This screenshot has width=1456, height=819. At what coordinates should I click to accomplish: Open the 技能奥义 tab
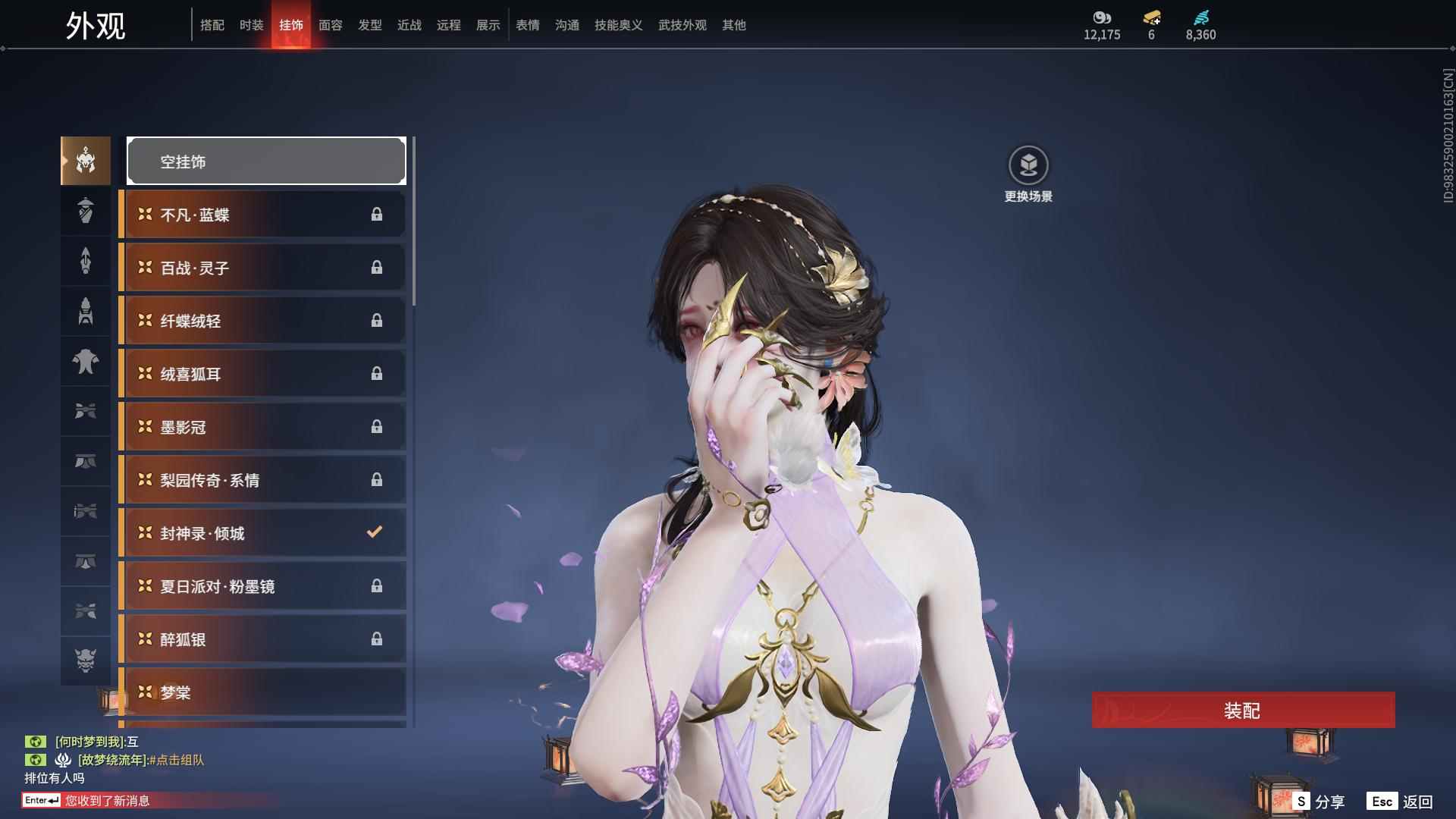619,25
